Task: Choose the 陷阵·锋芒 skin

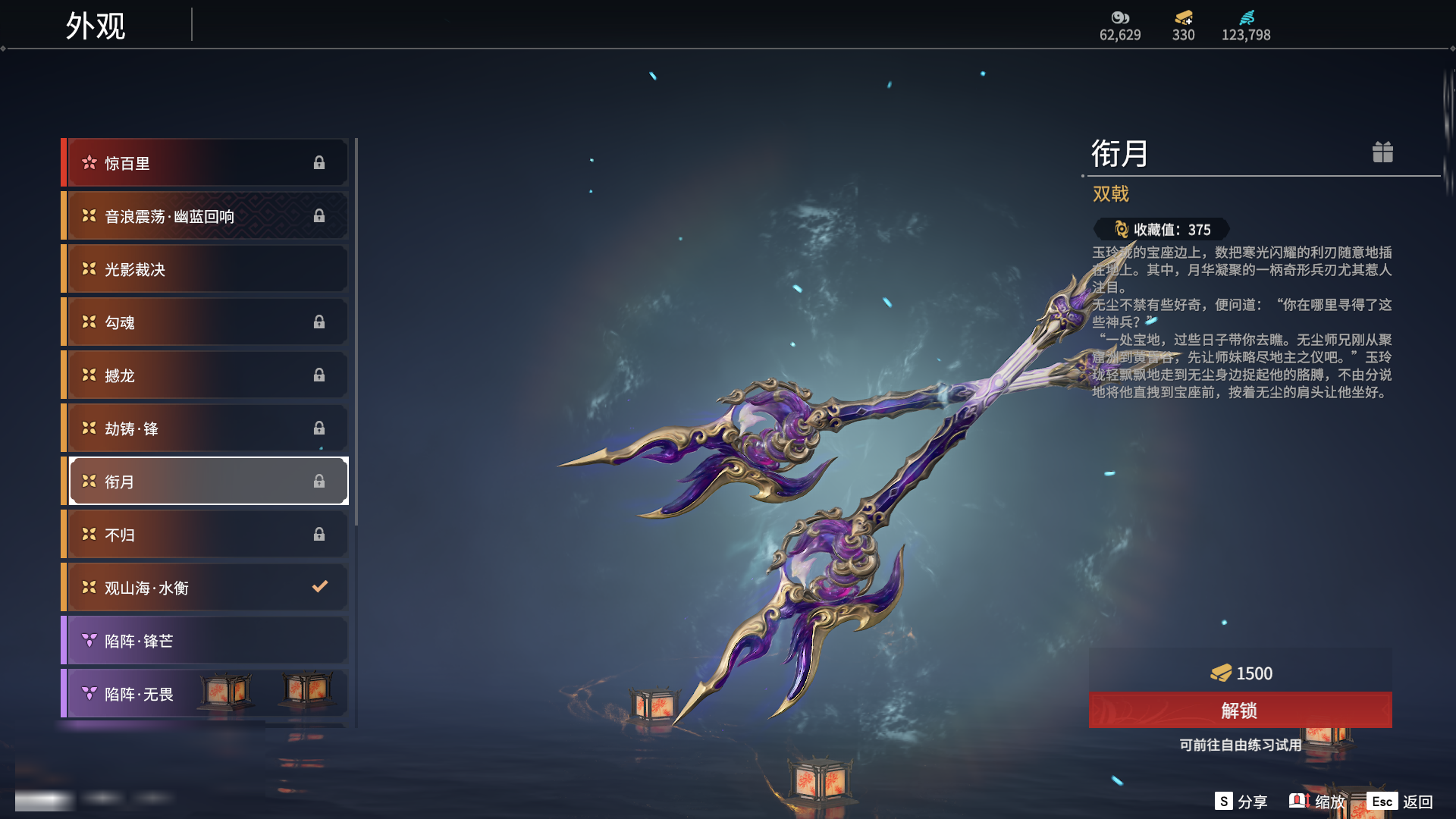Action: click(x=206, y=641)
